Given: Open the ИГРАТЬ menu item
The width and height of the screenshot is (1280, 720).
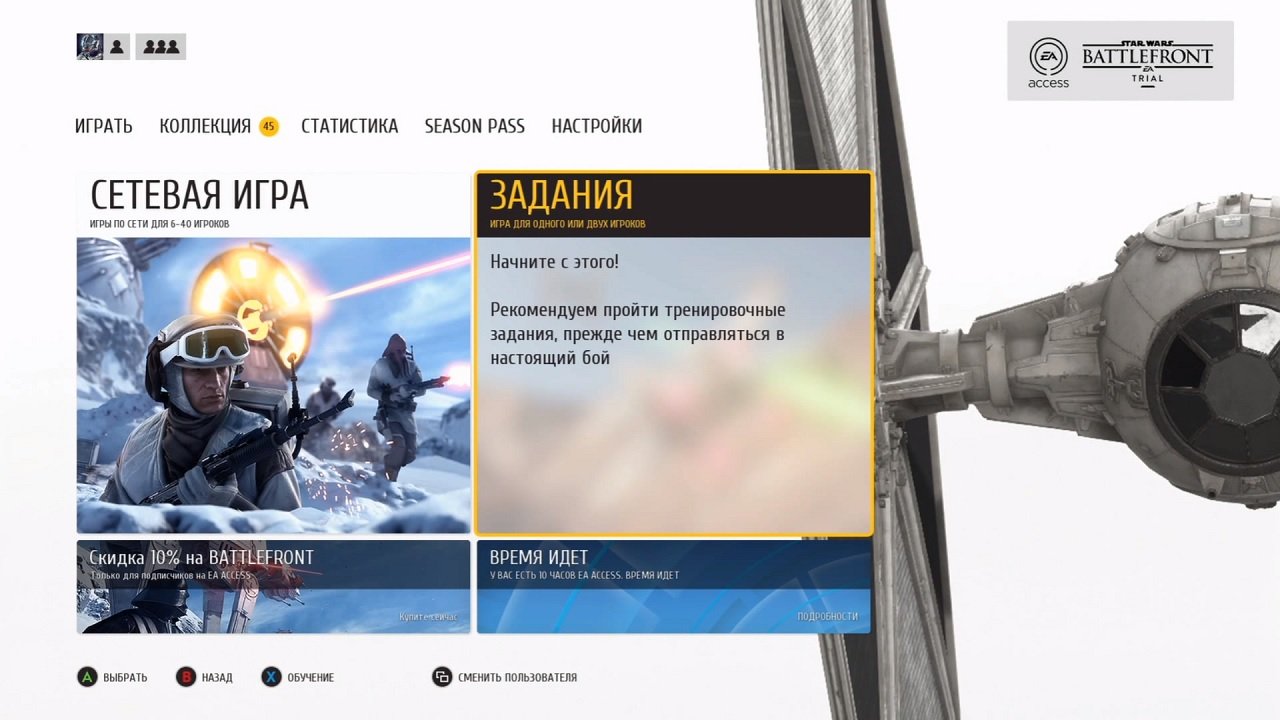Looking at the screenshot, I should [102, 126].
